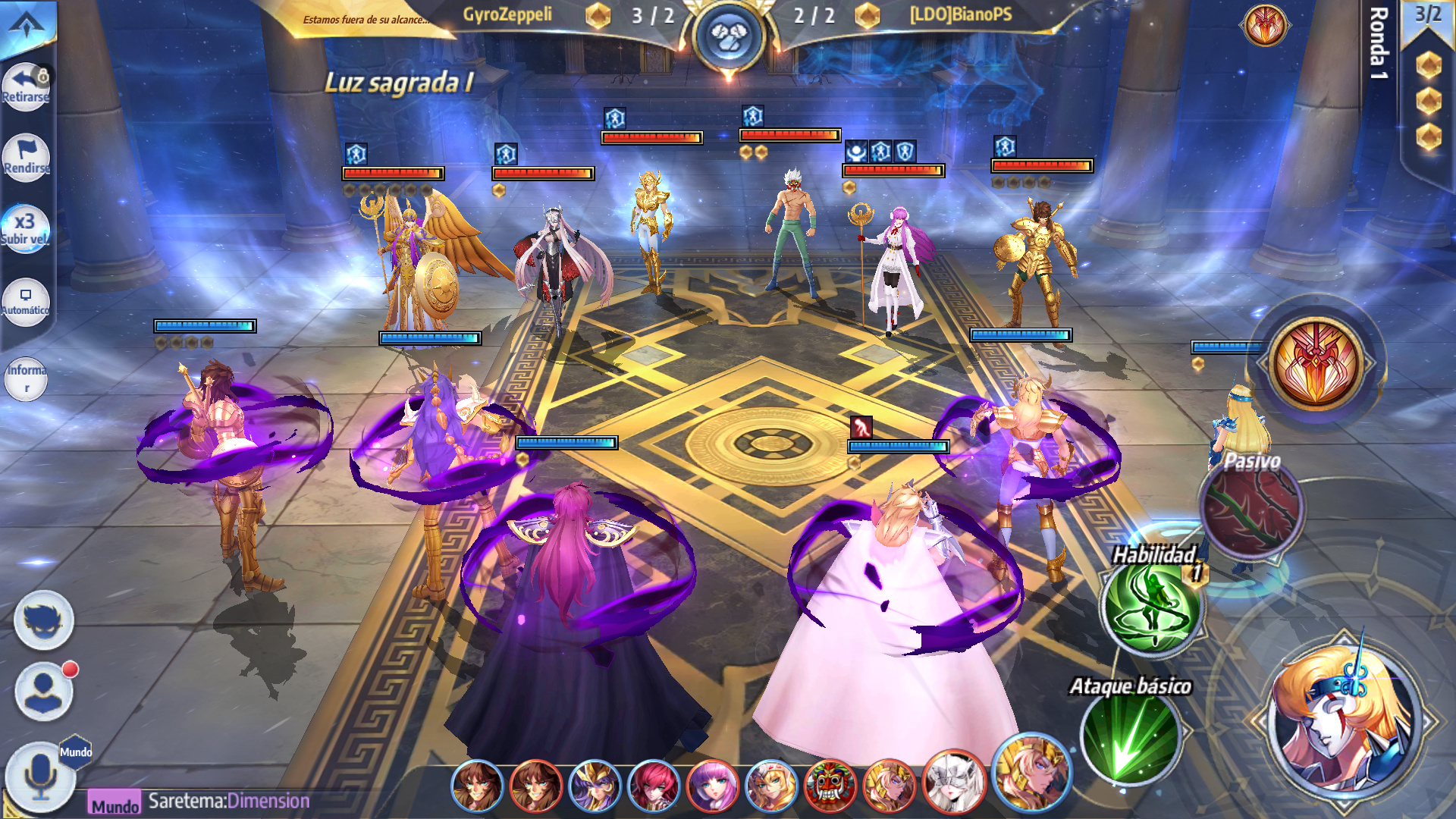Activate the green Habilidad skill icon
The image size is (1456, 819).
[1150, 607]
